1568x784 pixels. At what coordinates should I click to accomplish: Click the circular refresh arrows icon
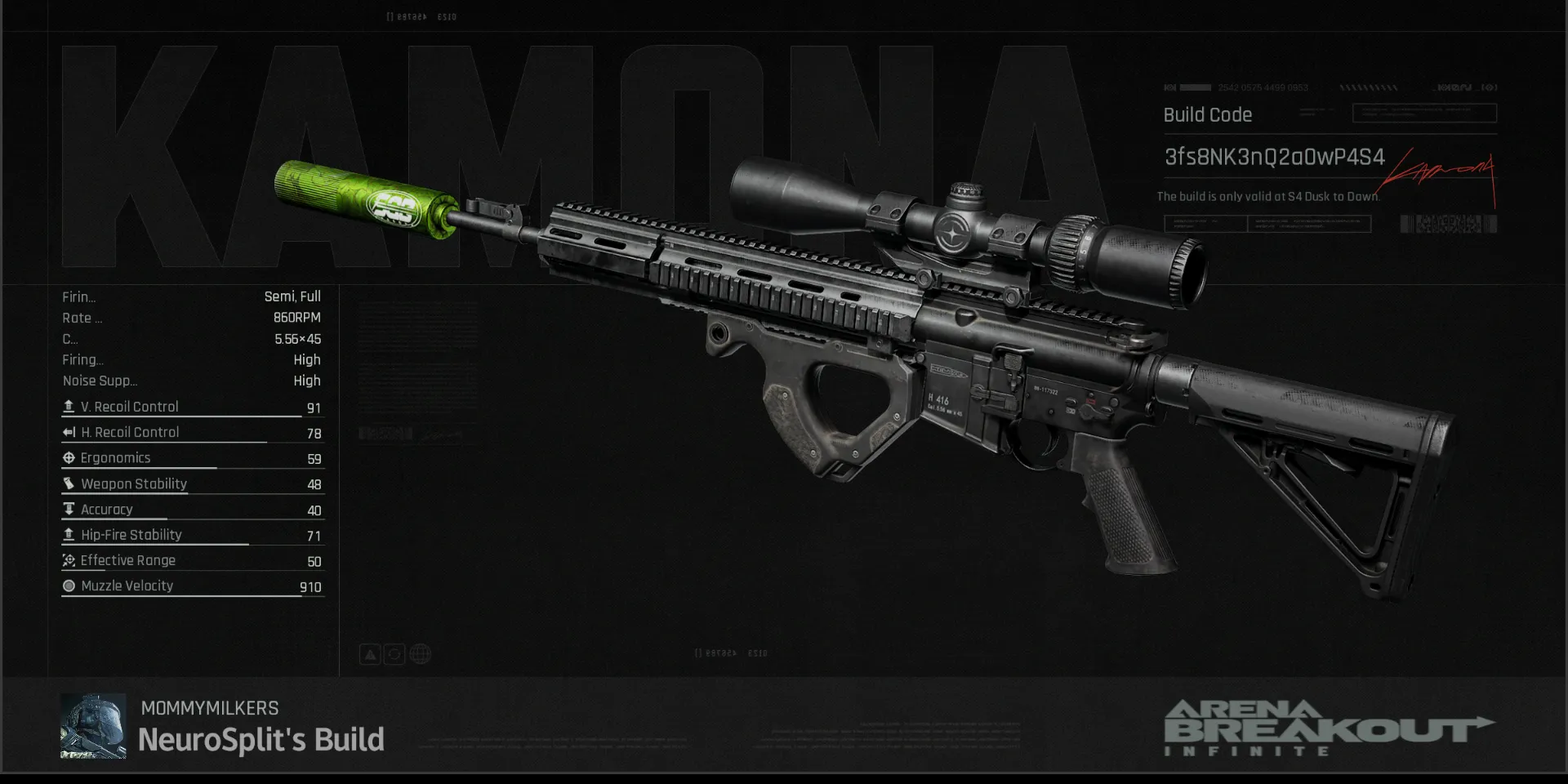tap(394, 654)
